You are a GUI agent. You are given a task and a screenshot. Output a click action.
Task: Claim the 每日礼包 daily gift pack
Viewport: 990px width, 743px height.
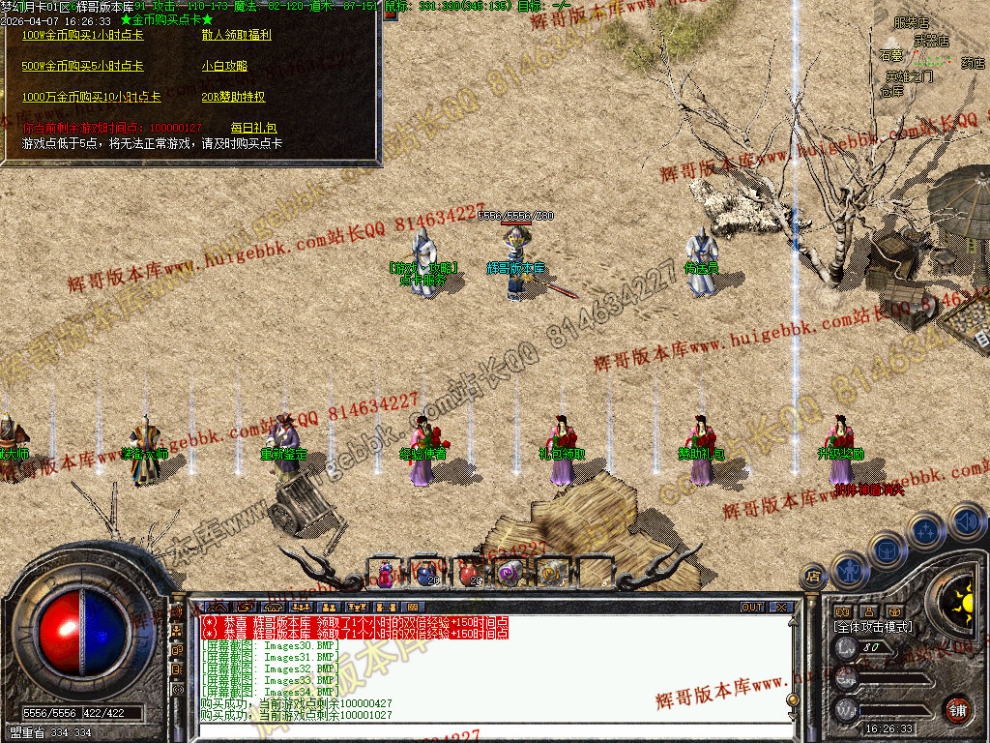pyautogui.click(x=253, y=128)
